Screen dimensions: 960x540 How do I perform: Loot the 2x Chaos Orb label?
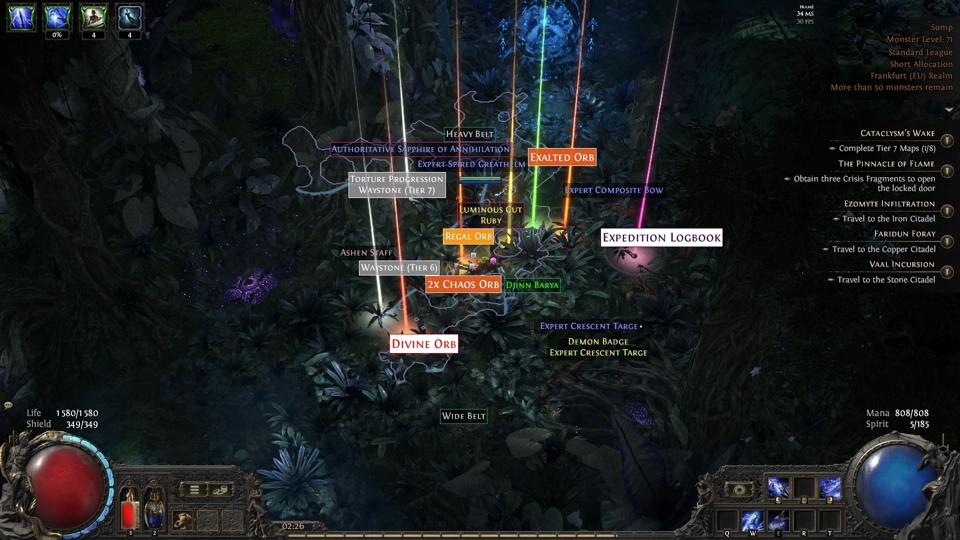463,284
